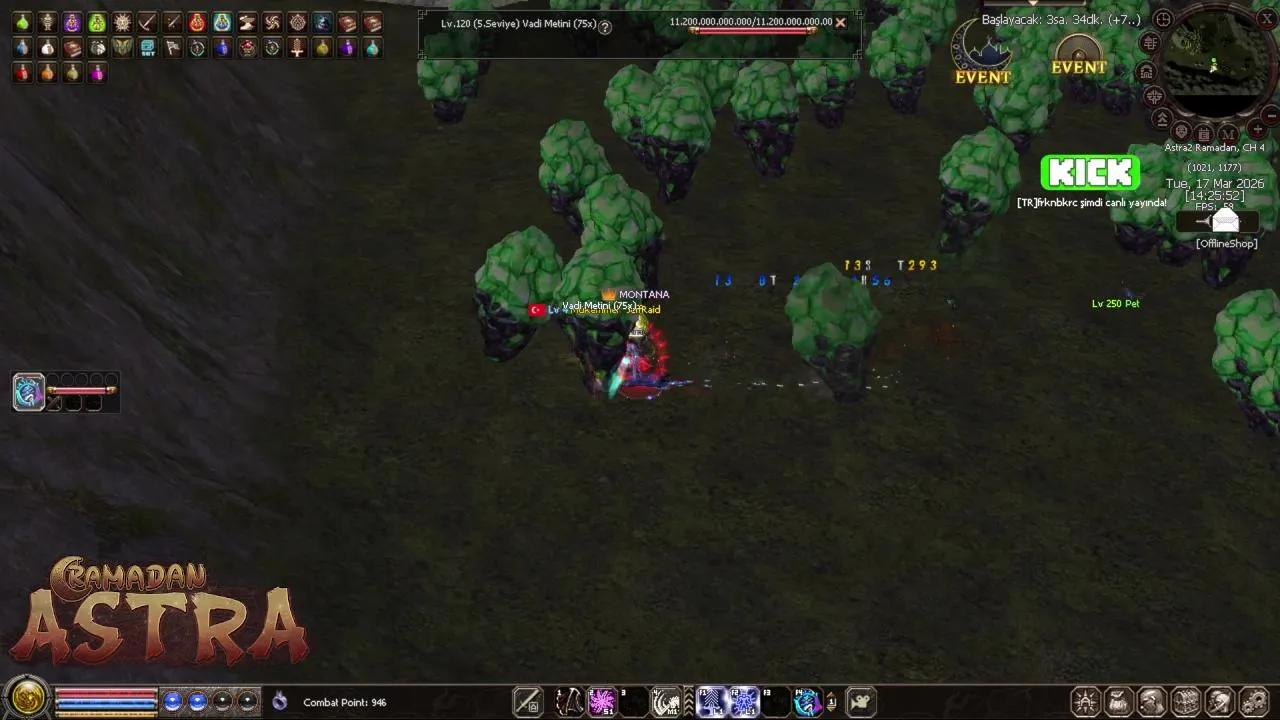1280x720 pixels.
Task: Click the camera record icon on the skill bar
Action: (859, 701)
